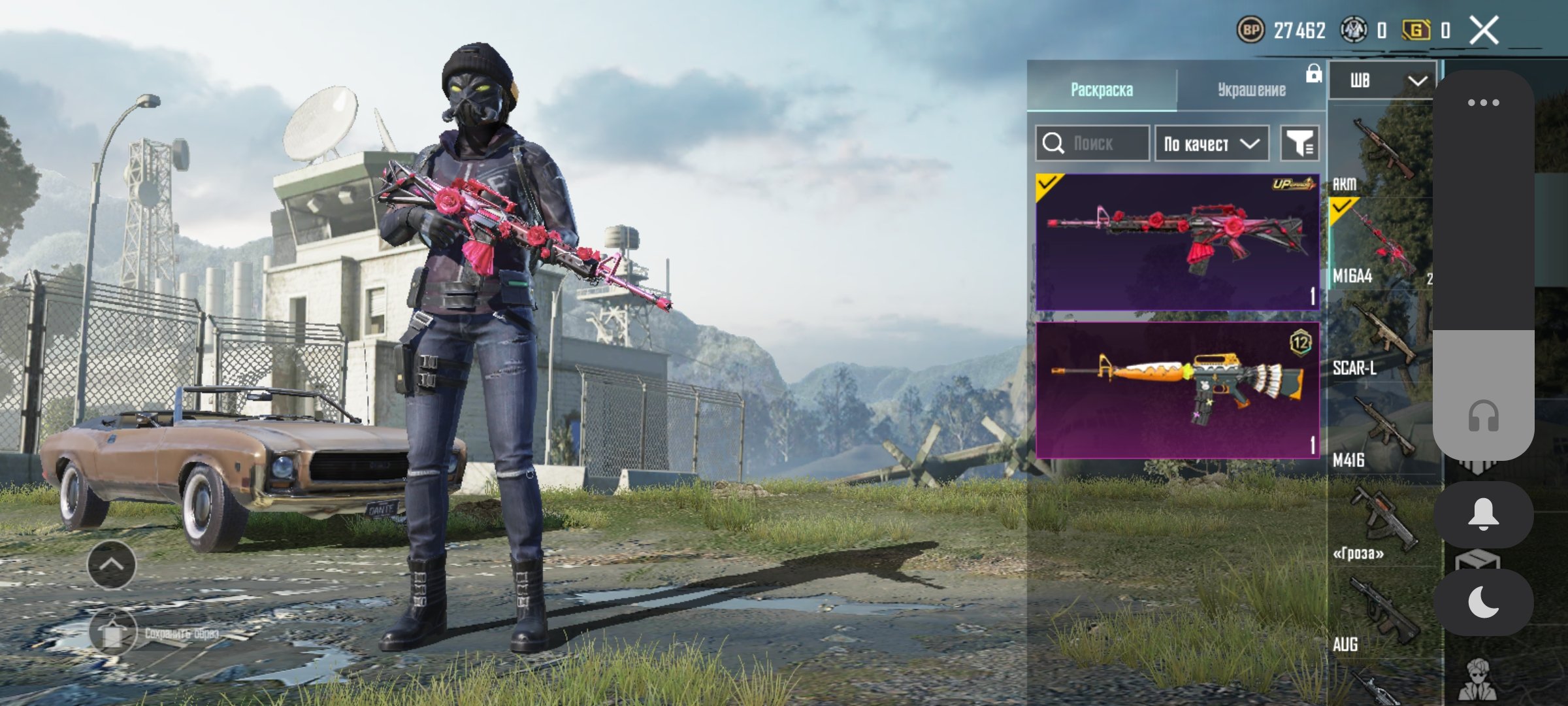Choose the carrot-themed M16A4 skin
1568x706 pixels.
pyautogui.click(x=1177, y=390)
